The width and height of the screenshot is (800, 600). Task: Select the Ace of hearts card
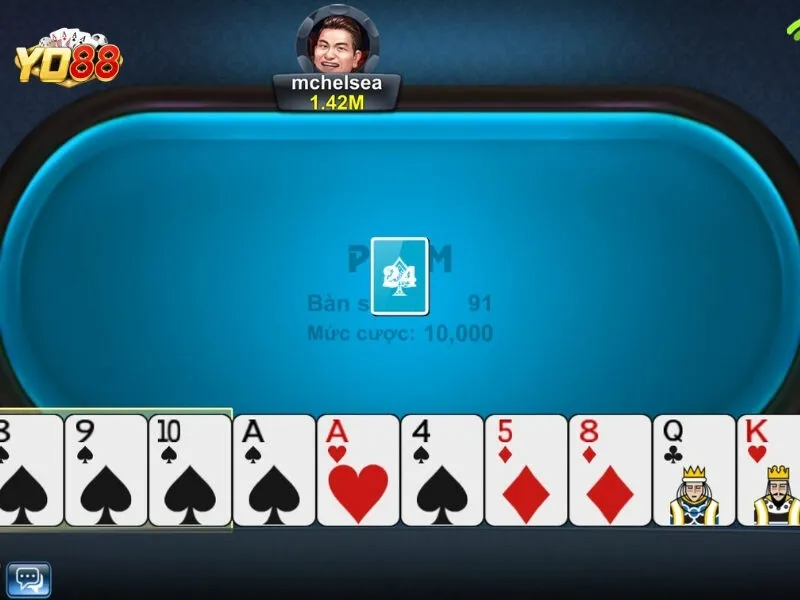click(x=357, y=470)
